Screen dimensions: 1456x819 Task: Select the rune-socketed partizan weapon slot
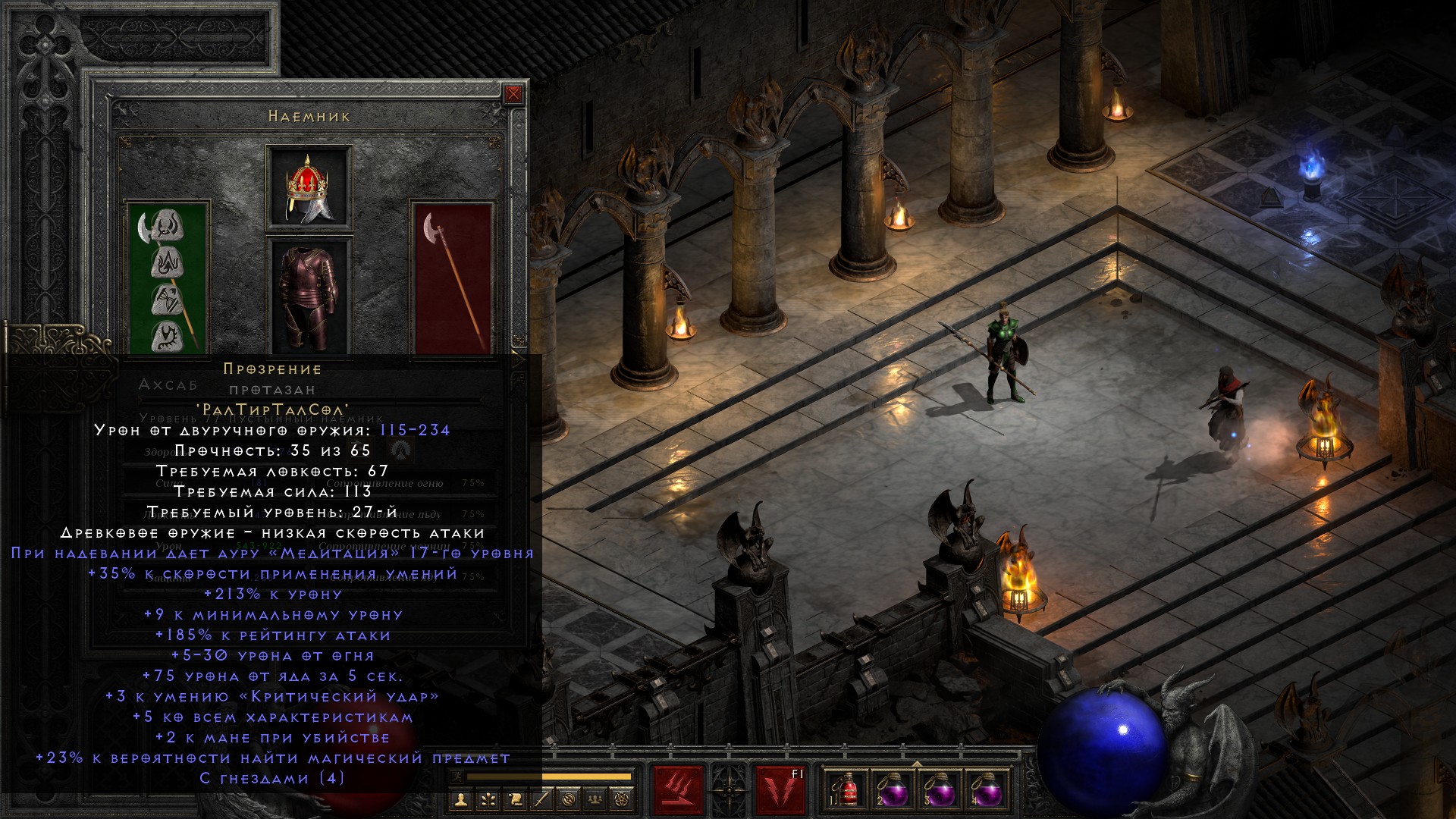(x=168, y=278)
